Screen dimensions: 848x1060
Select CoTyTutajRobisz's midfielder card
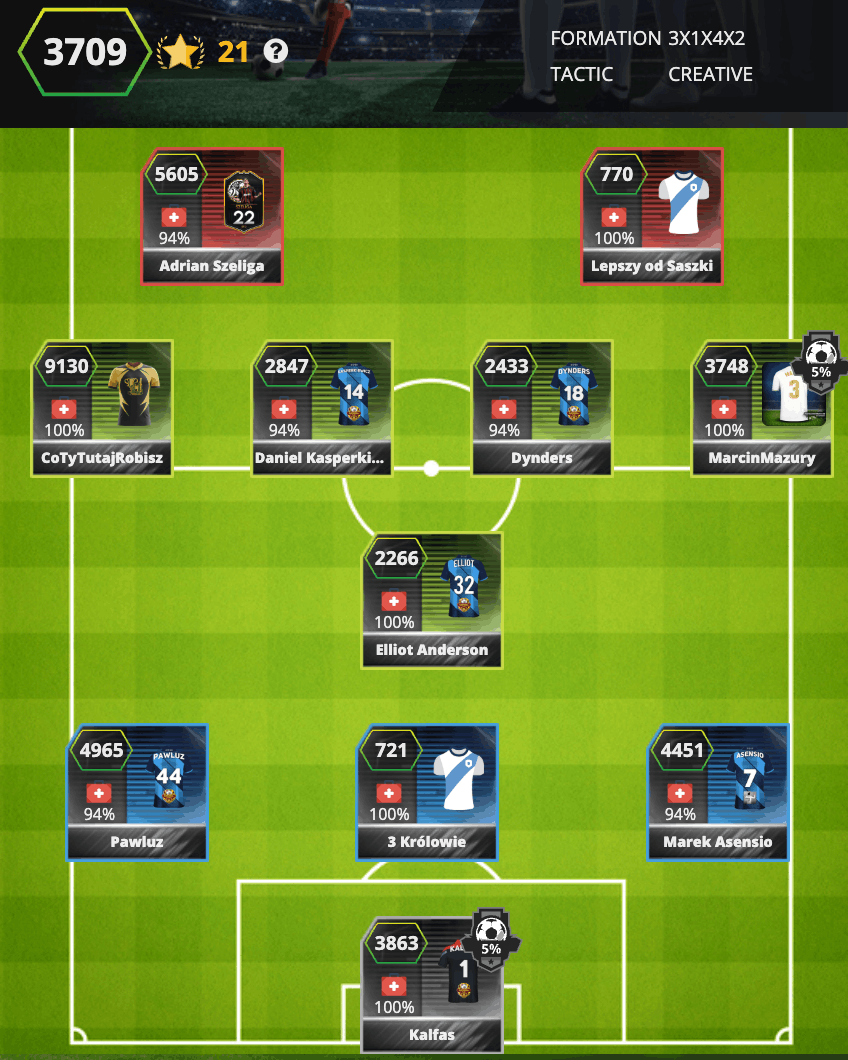click(x=102, y=408)
